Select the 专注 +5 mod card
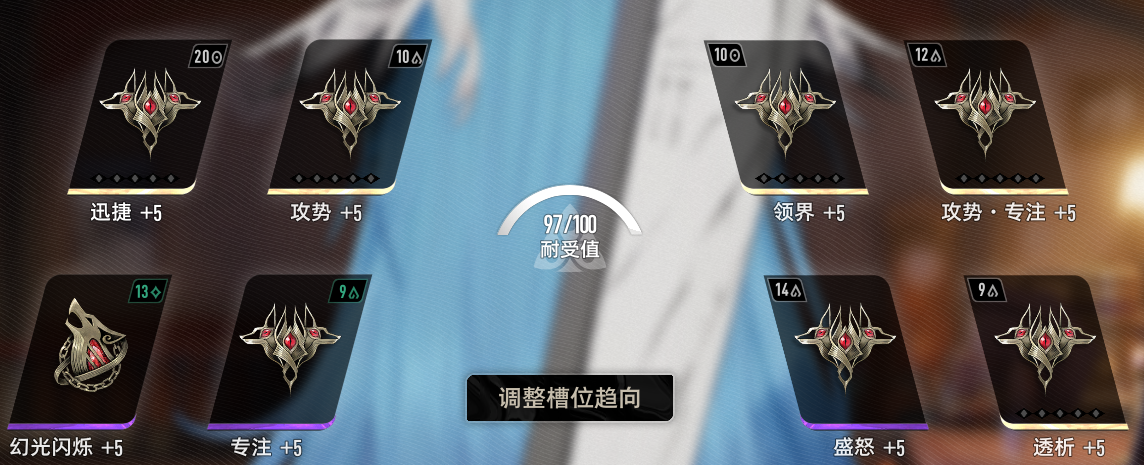Image resolution: width=1144 pixels, height=465 pixels. tap(291, 350)
